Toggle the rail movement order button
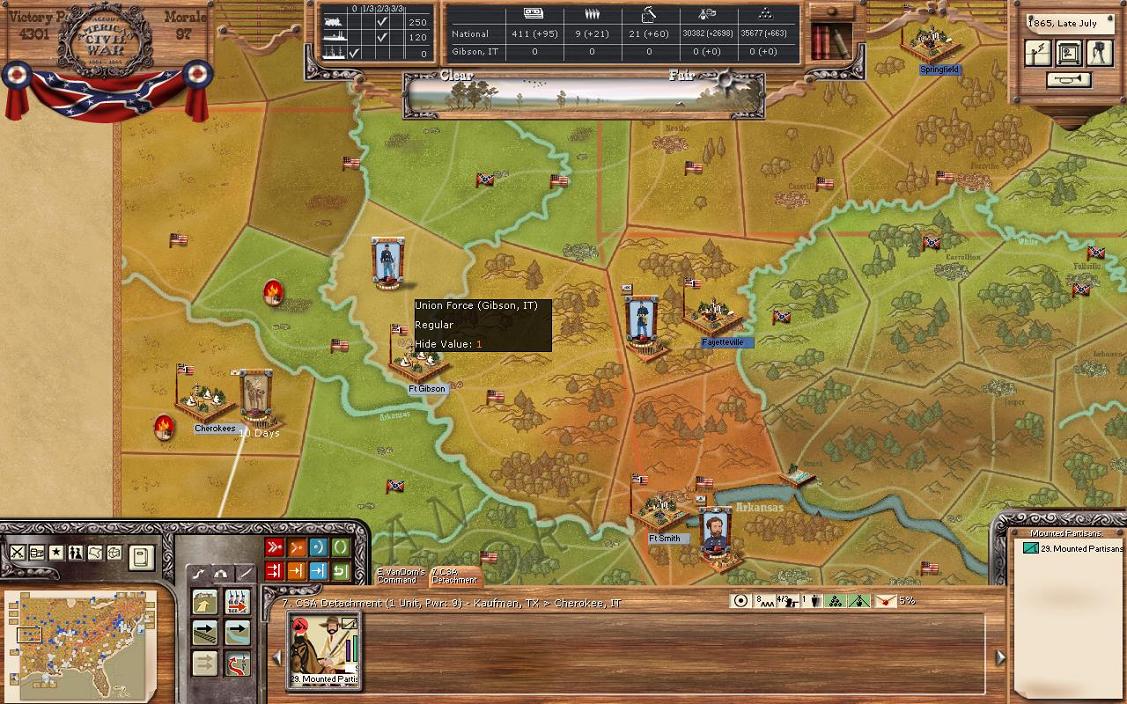Image resolution: width=1127 pixels, height=704 pixels. (205, 633)
